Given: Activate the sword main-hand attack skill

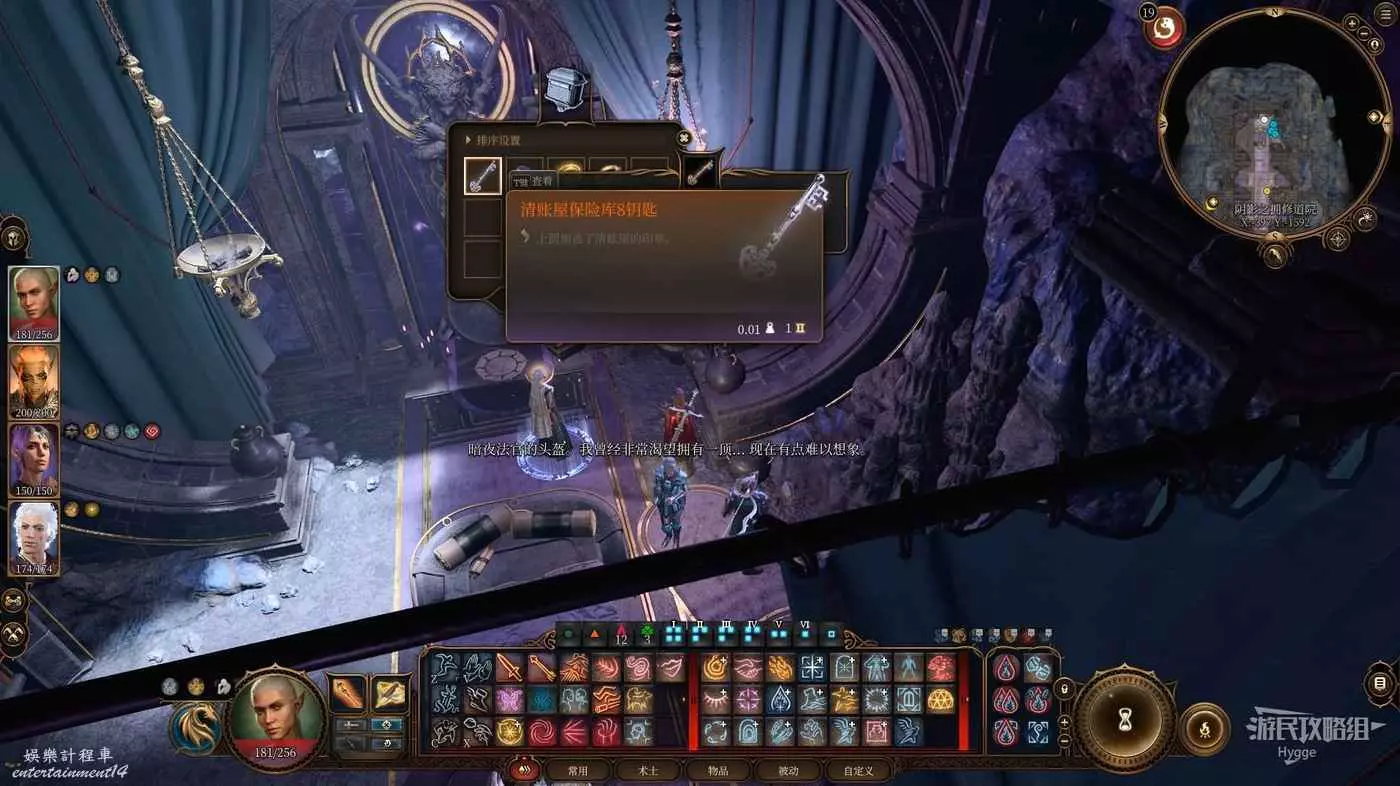Looking at the screenshot, I should pyautogui.click(x=509, y=667).
